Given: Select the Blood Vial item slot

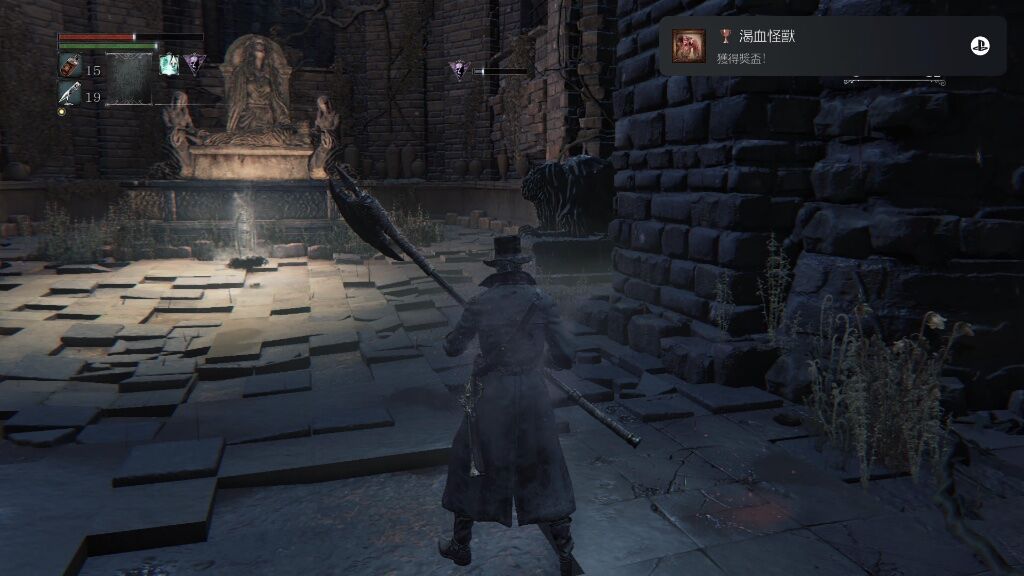Looking at the screenshot, I should pyautogui.click(x=70, y=68).
